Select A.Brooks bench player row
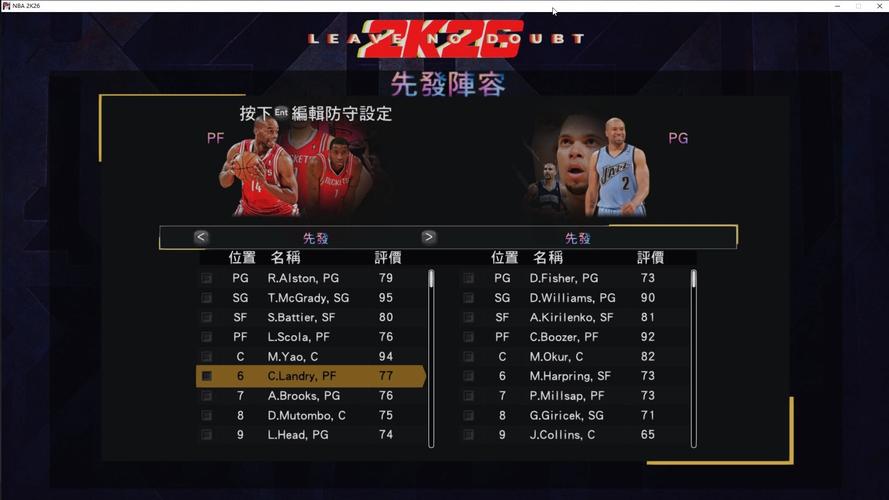The width and height of the screenshot is (889, 500). click(303, 396)
